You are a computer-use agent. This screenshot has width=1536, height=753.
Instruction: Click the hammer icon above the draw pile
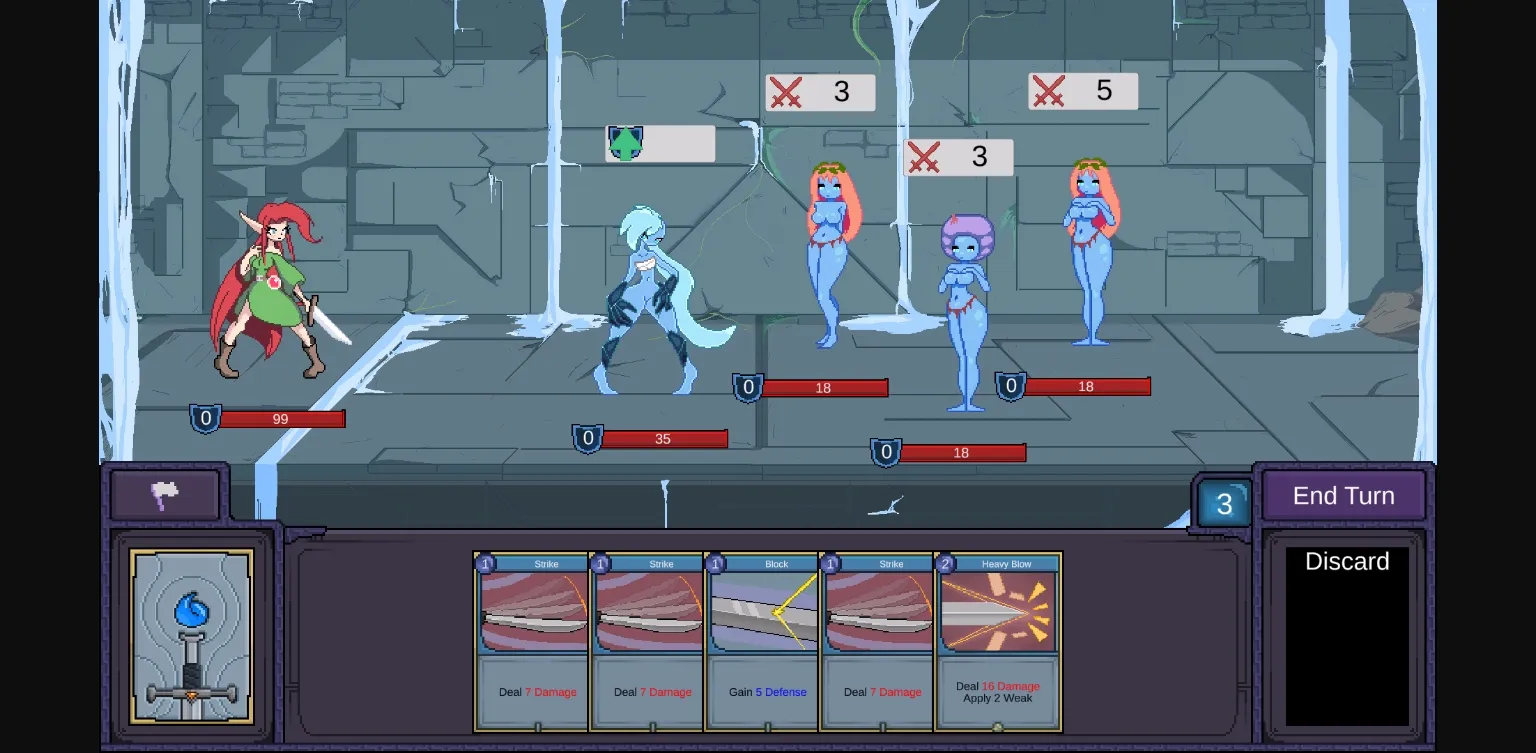pos(165,493)
